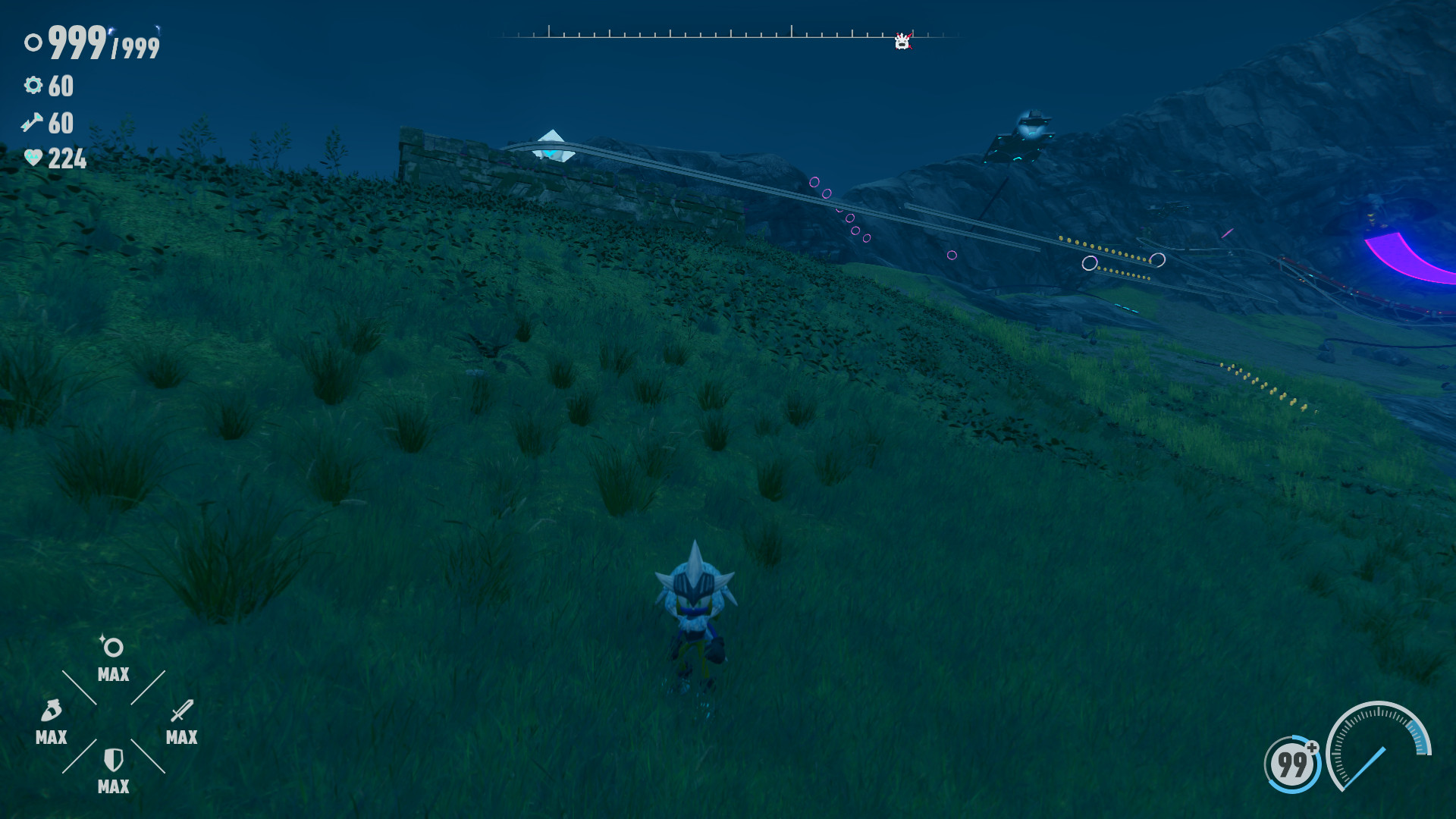Select the MAX label under the sword icon
The height and width of the screenshot is (819, 1456).
tap(180, 737)
